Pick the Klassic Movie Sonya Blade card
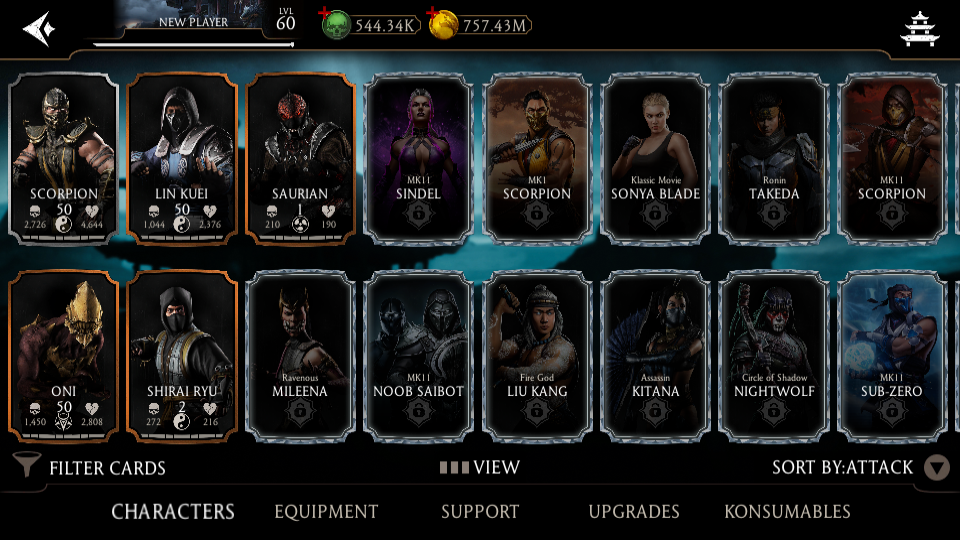This screenshot has width=960, height=540. coord(655,160)
